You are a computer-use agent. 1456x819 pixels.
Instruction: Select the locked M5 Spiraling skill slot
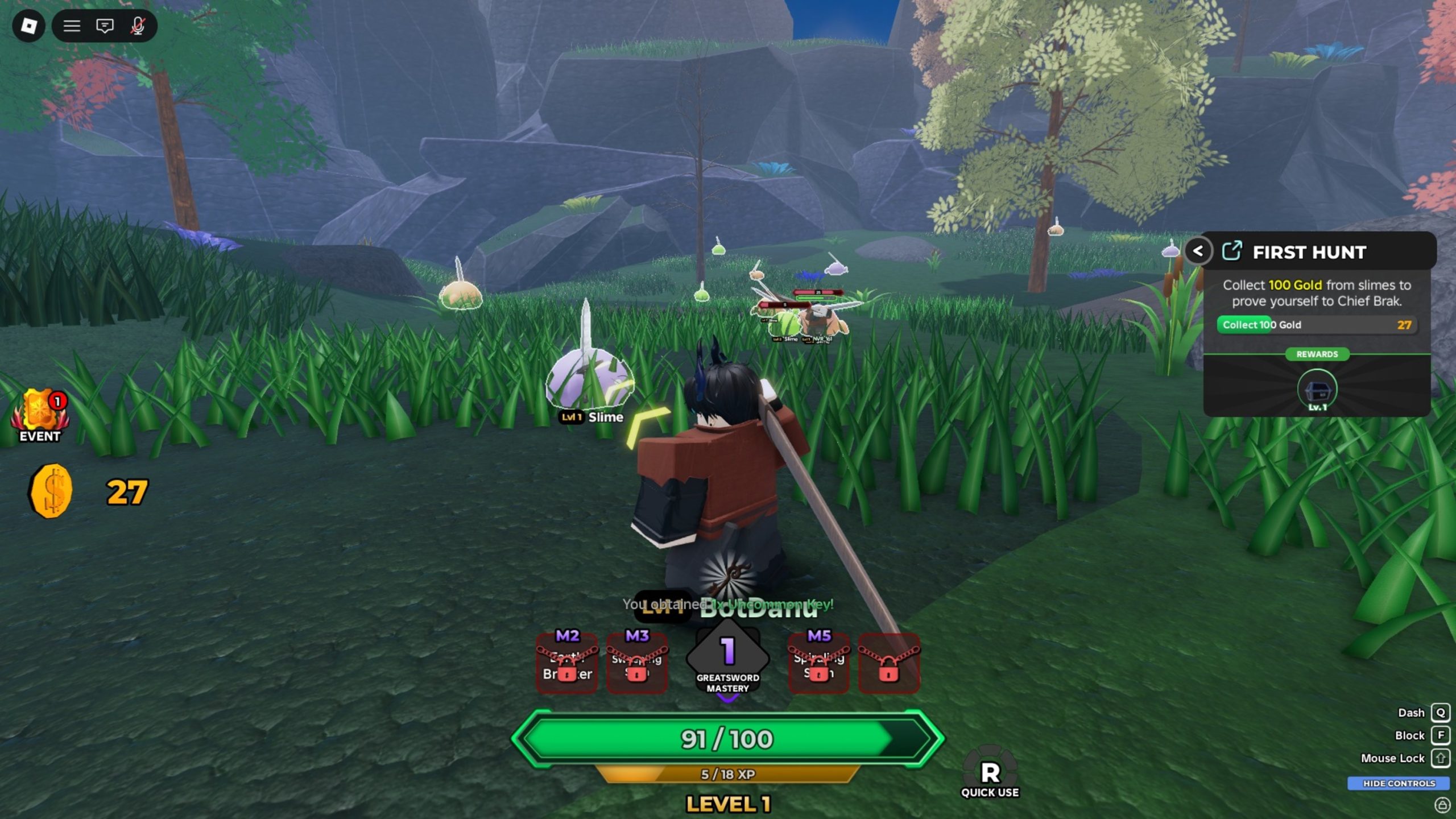[819, 663]
